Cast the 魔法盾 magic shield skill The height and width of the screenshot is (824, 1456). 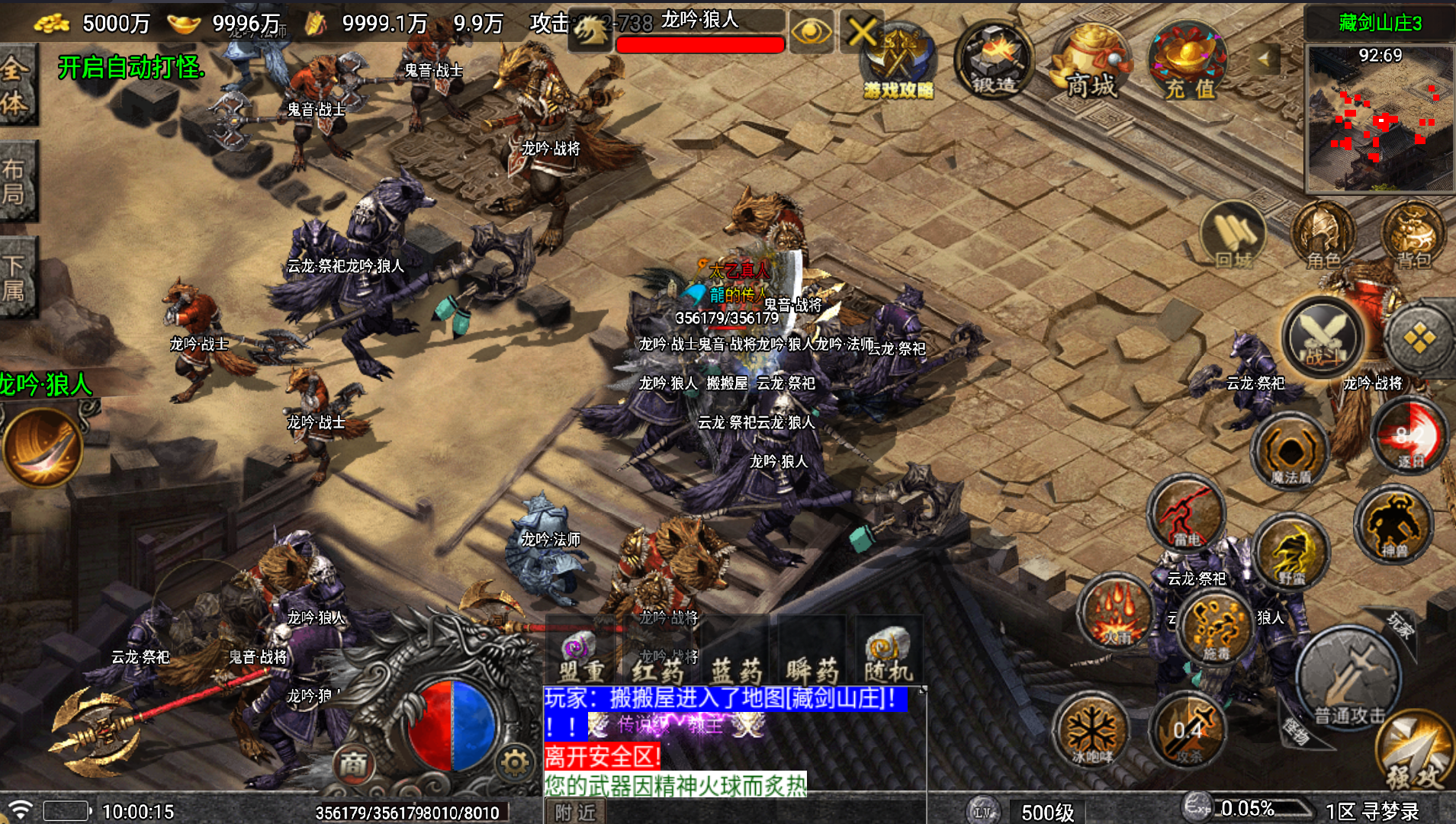coord(1290,452)
